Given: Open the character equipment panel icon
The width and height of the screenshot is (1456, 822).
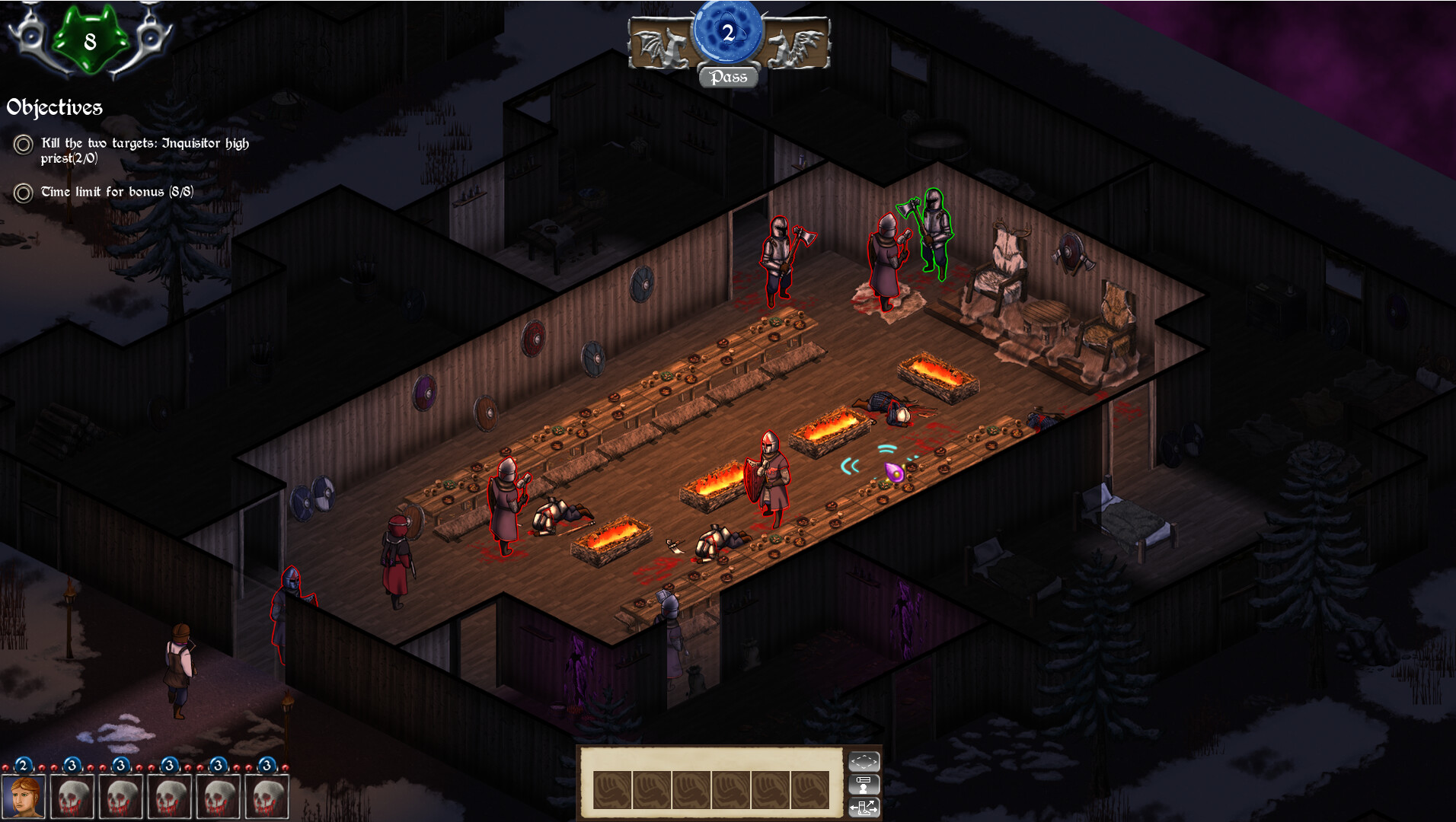Looking at the screenshot, I should coord(864,785).
